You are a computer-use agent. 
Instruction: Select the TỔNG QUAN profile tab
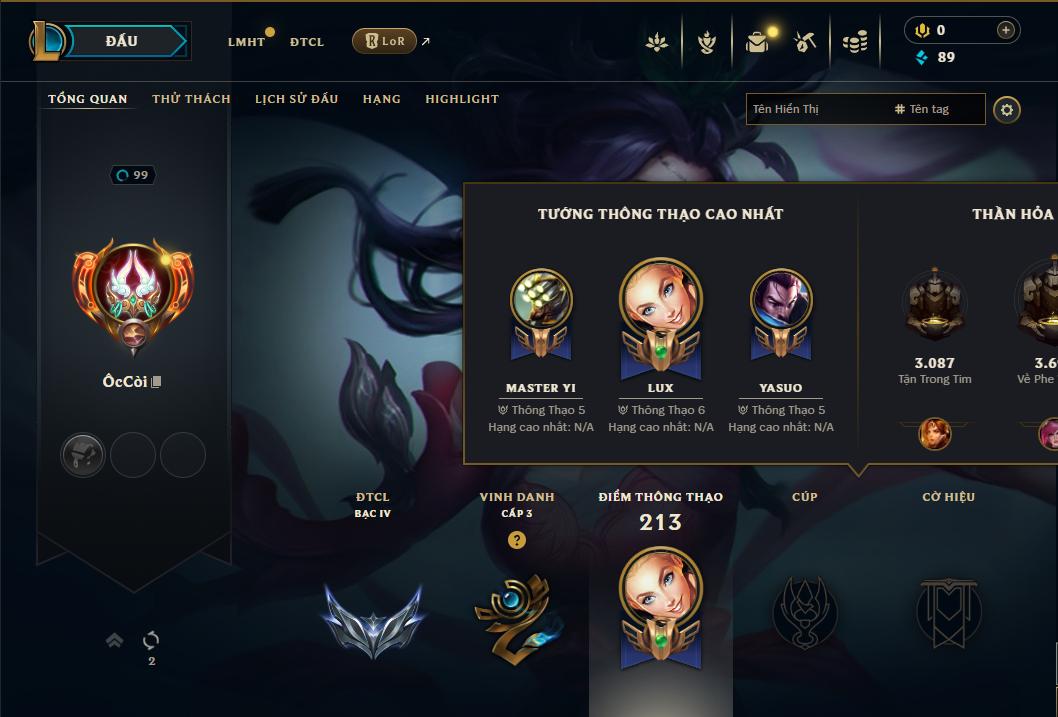tap(88, 99)
